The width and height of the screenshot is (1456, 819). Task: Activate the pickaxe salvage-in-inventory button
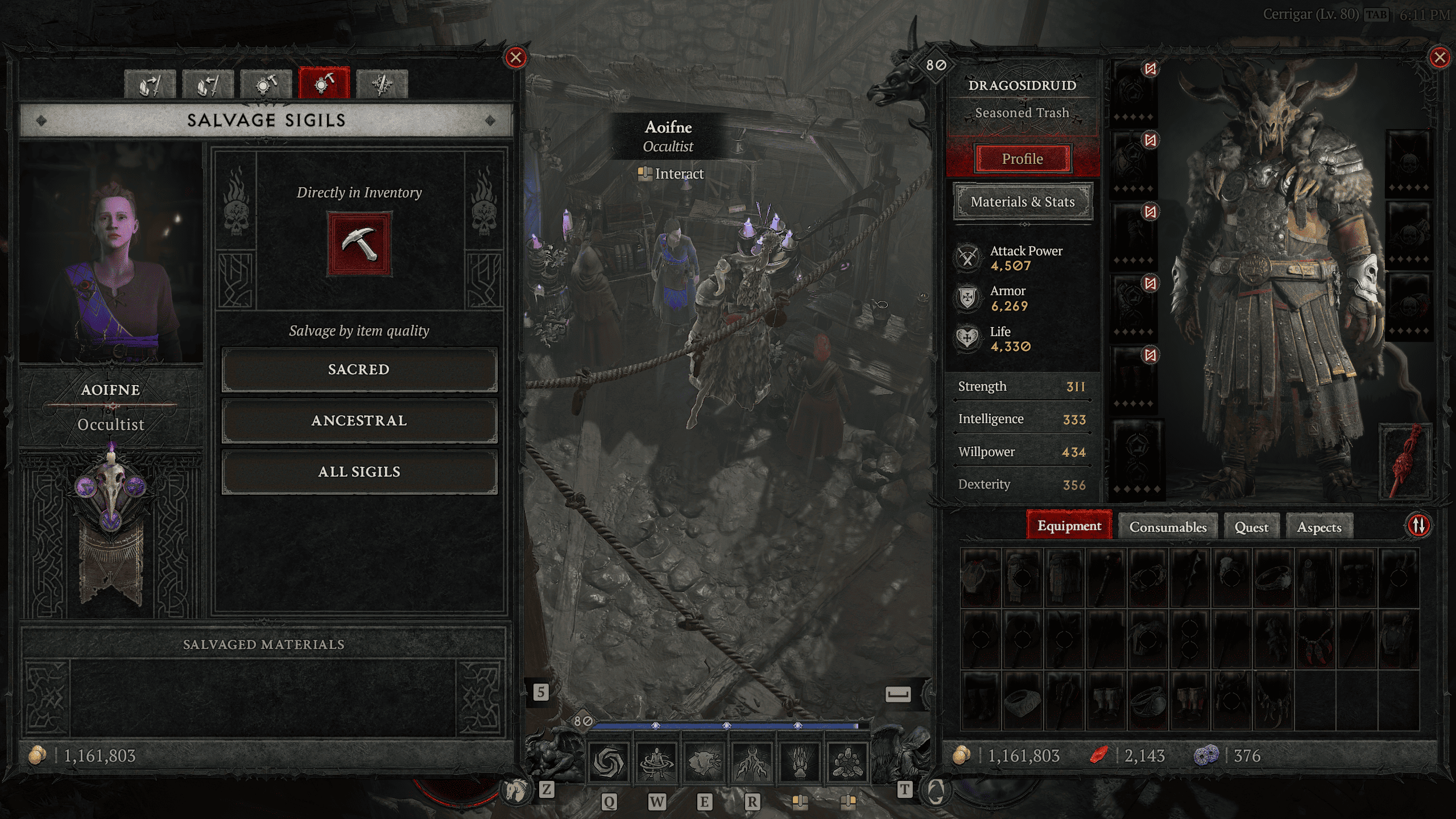(359, 244)
